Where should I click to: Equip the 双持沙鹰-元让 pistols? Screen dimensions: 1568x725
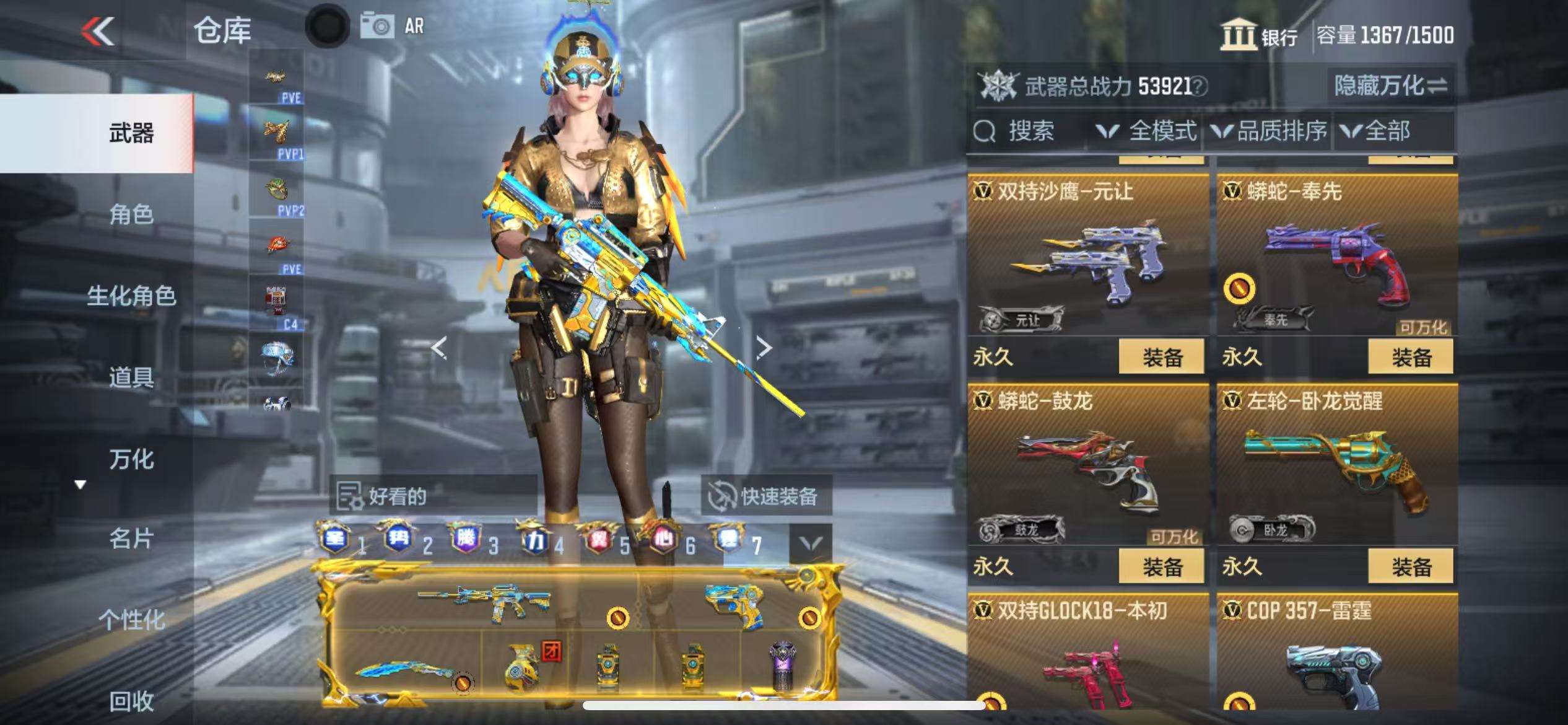pos(1161,357)
